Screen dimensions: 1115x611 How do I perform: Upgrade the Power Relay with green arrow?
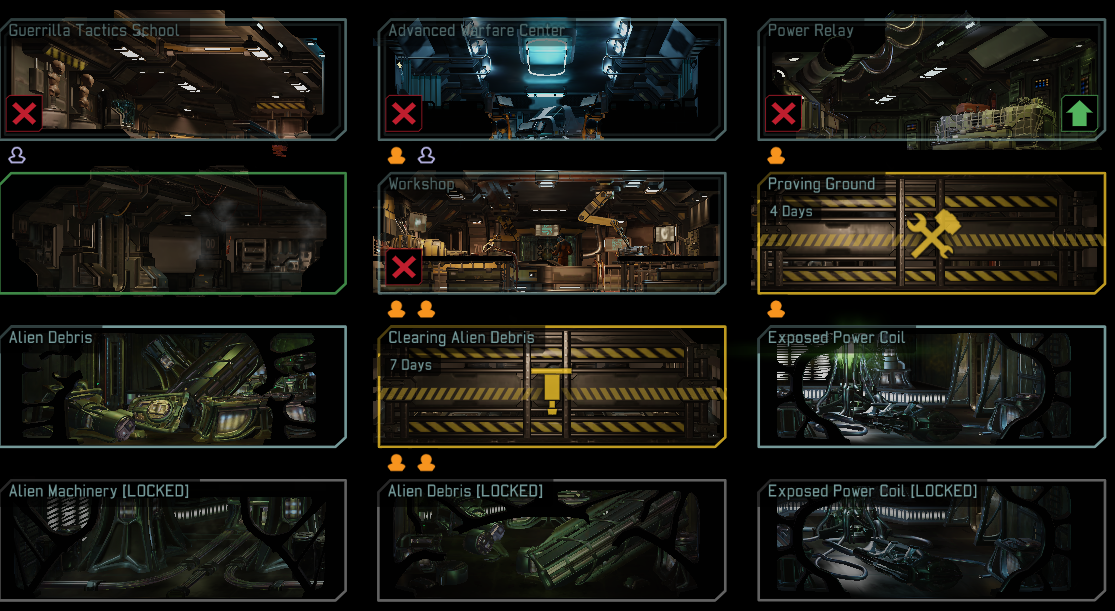1078,114
